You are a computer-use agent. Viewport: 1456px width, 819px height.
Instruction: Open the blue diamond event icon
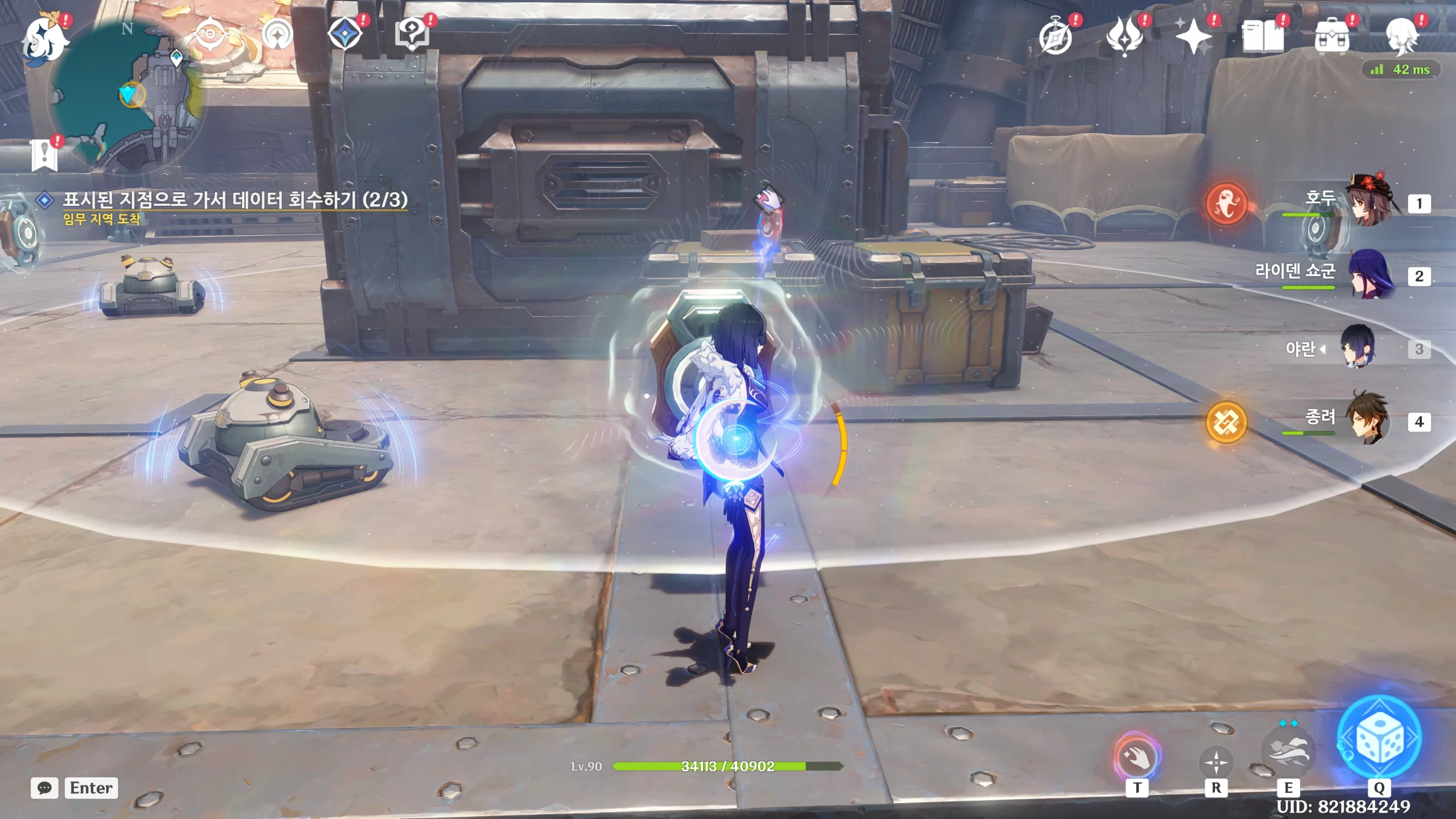click(x=345, y=34)
